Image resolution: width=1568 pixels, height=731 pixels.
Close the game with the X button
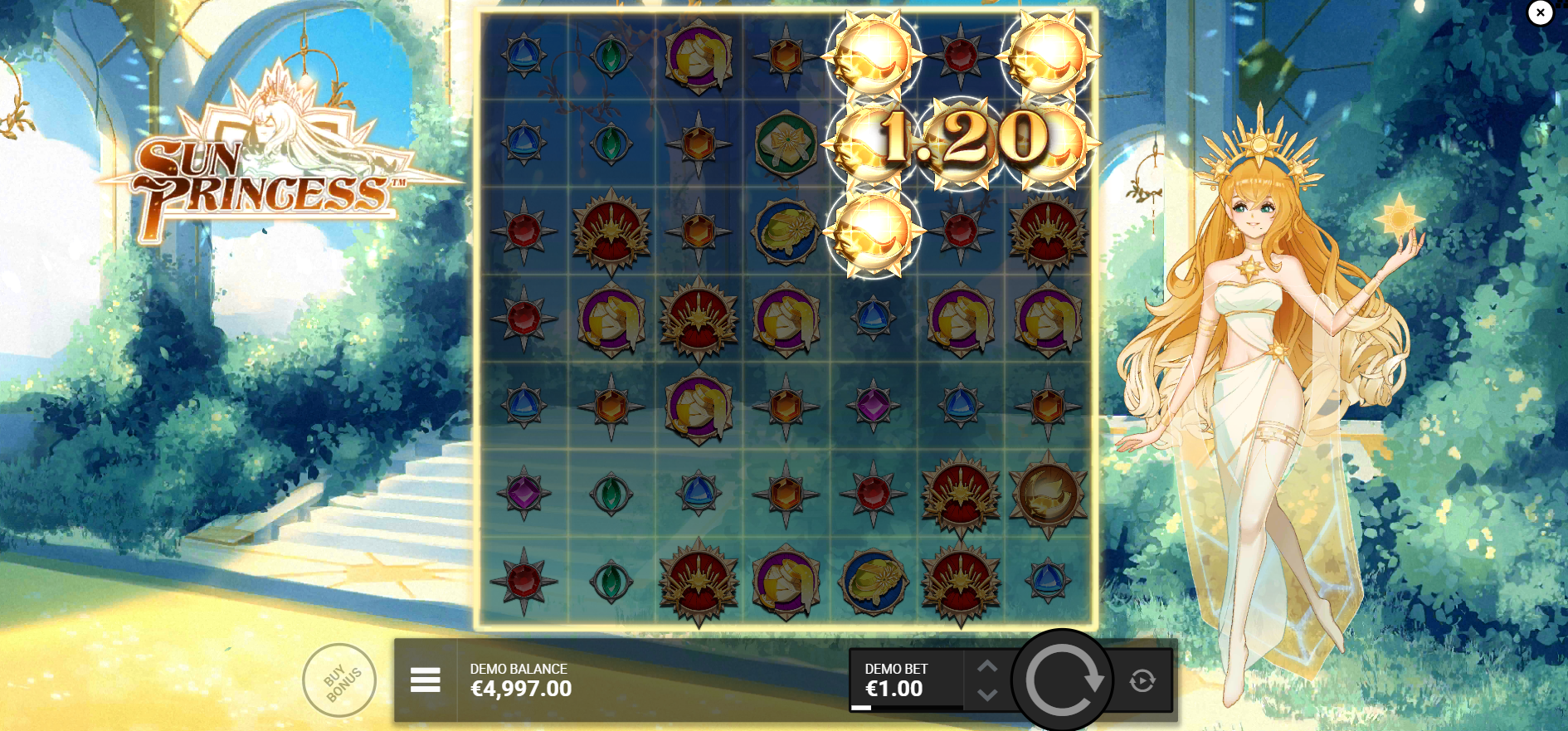tap(1540, 13)
